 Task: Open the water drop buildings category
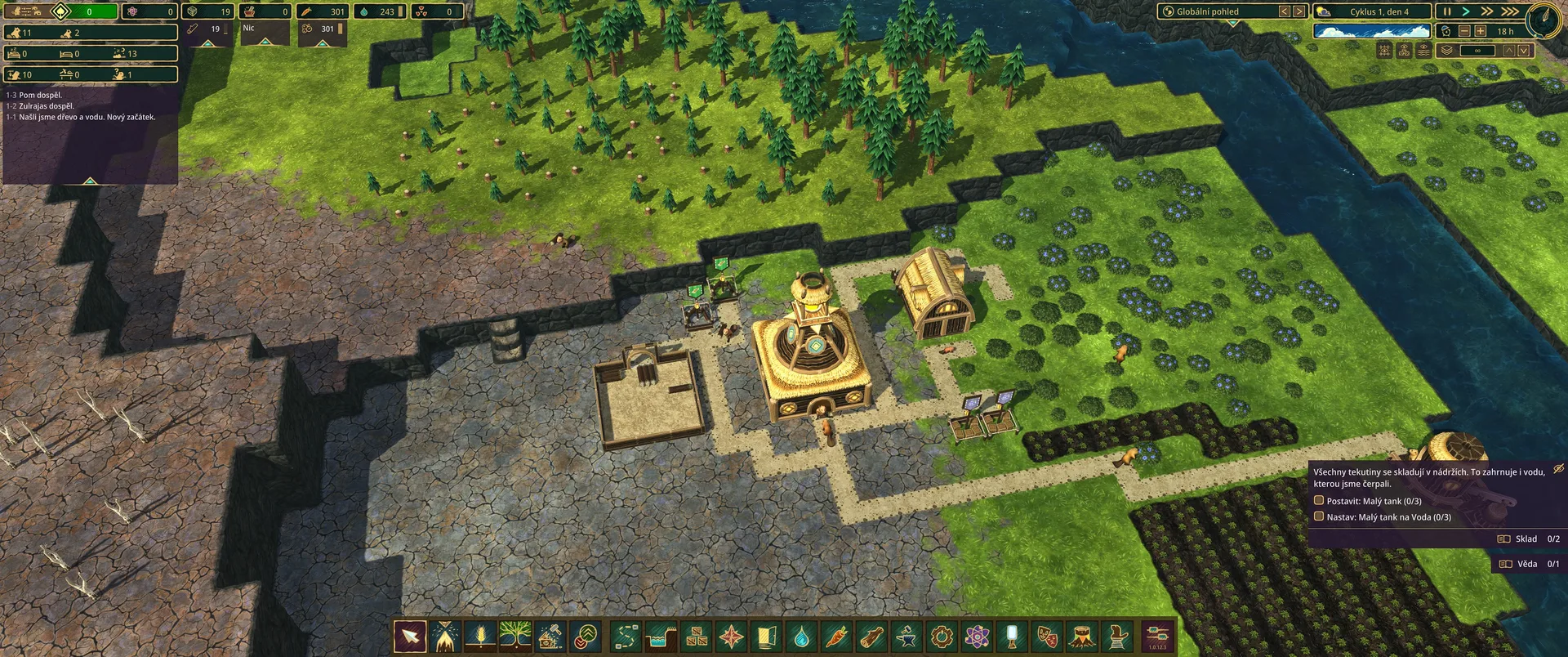pos(801,636)
